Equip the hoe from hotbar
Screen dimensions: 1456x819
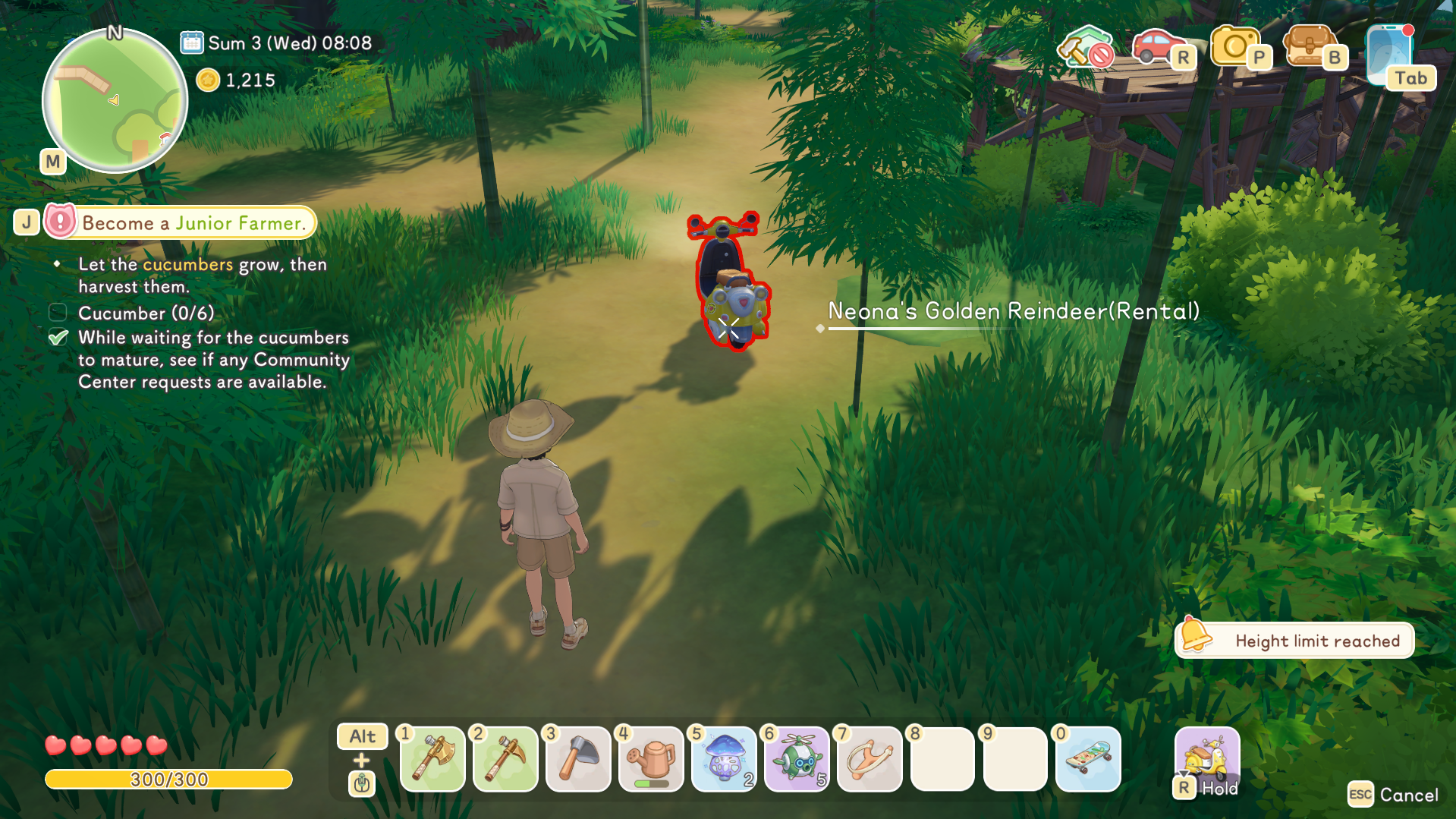[578, 758]
